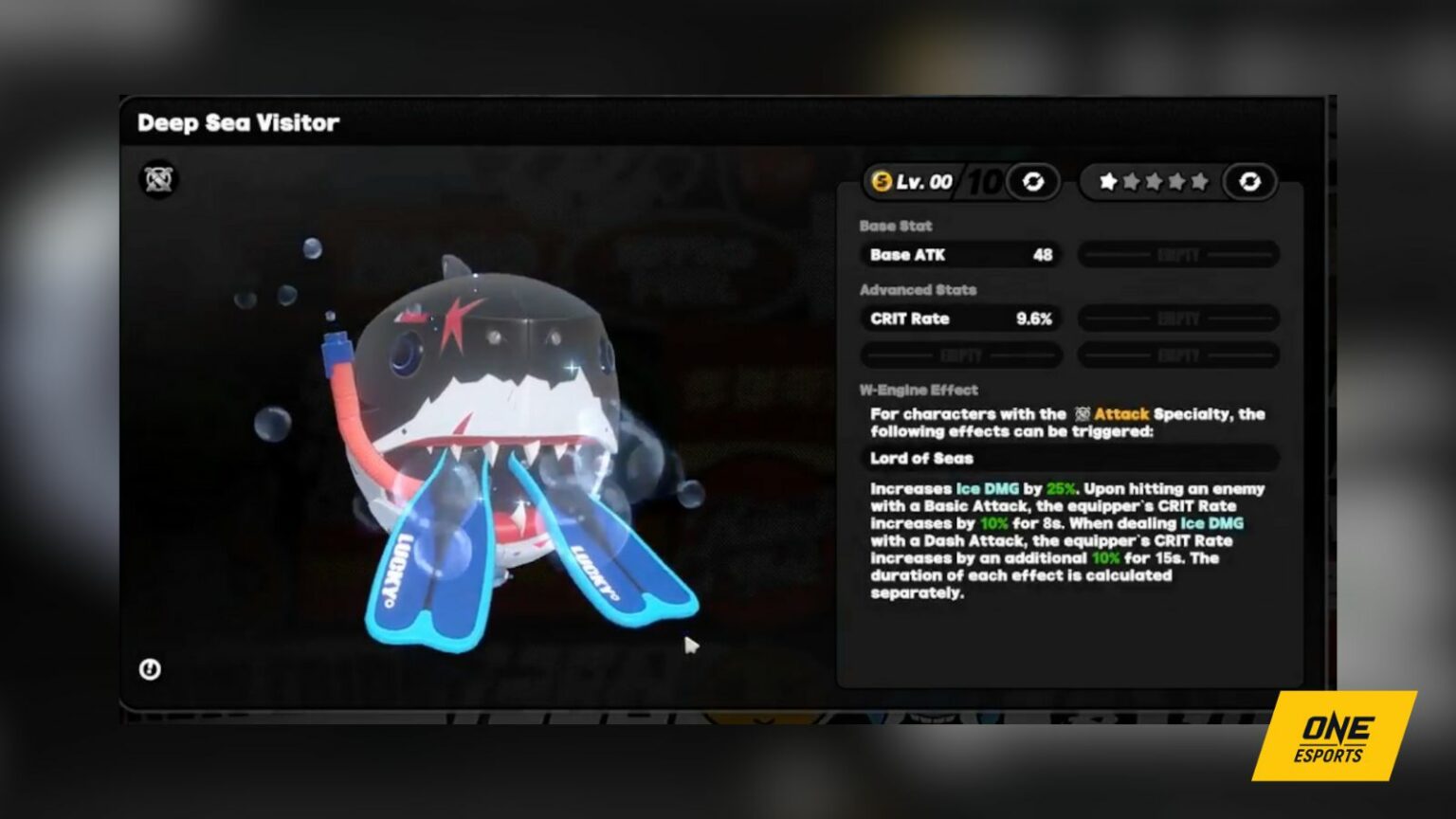Select the Base Stat section label

[x=895, y=226]
